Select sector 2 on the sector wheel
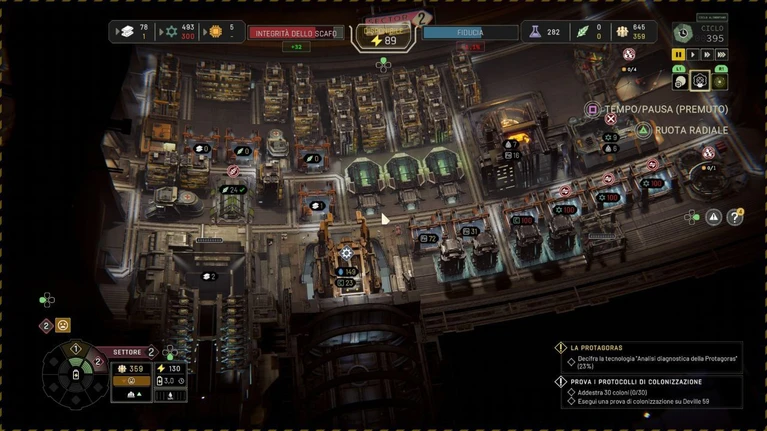This screenshot has width=767, height=431. pyautogui.click(x=97, y=360)
